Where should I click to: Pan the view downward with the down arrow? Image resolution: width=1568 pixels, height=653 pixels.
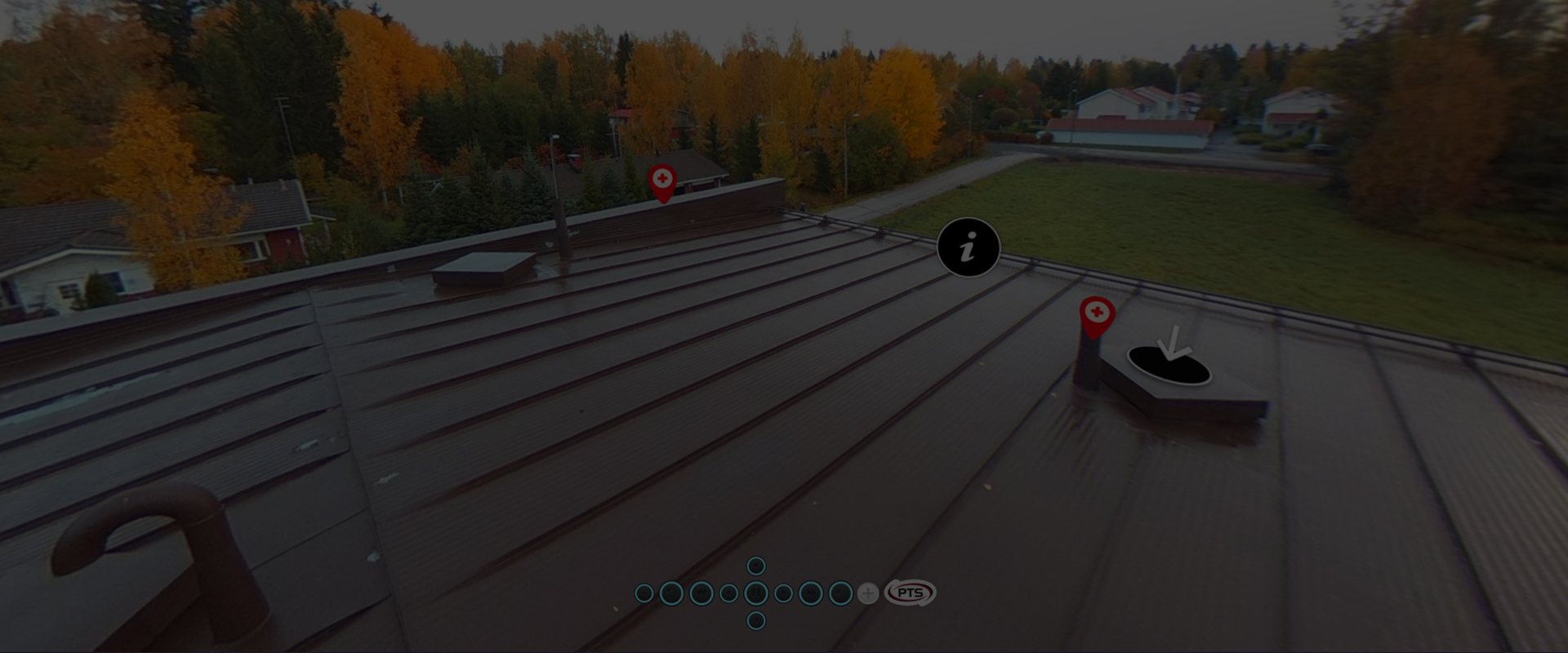(x=756, y=621)
